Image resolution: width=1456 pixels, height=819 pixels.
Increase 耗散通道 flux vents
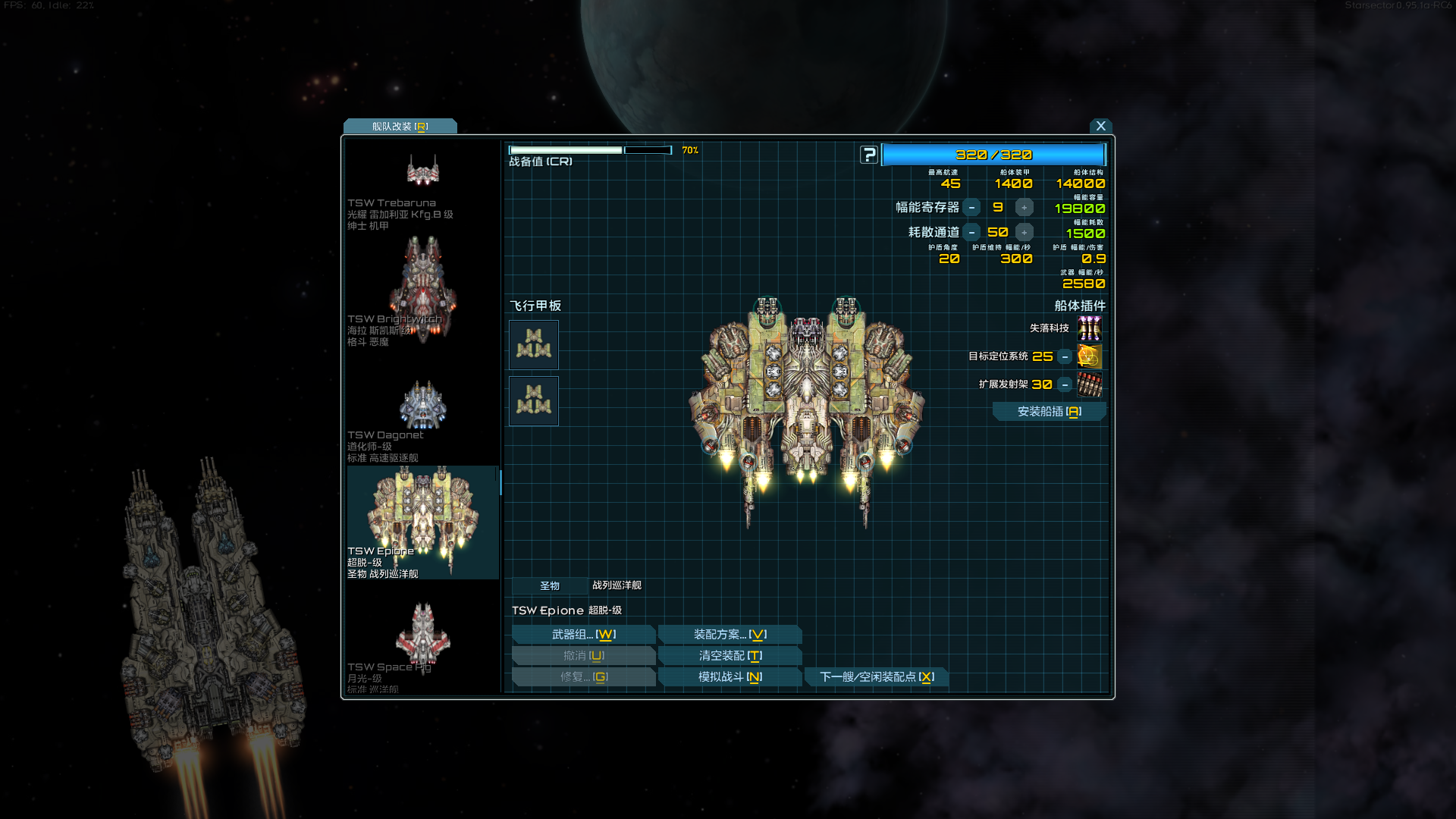click(x=1025, y=232)
